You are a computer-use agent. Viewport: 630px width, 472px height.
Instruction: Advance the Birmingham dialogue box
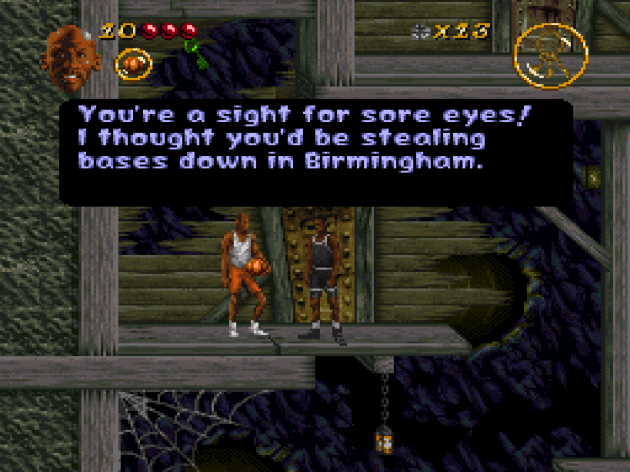pyautogui.click(x=316, y=150)
